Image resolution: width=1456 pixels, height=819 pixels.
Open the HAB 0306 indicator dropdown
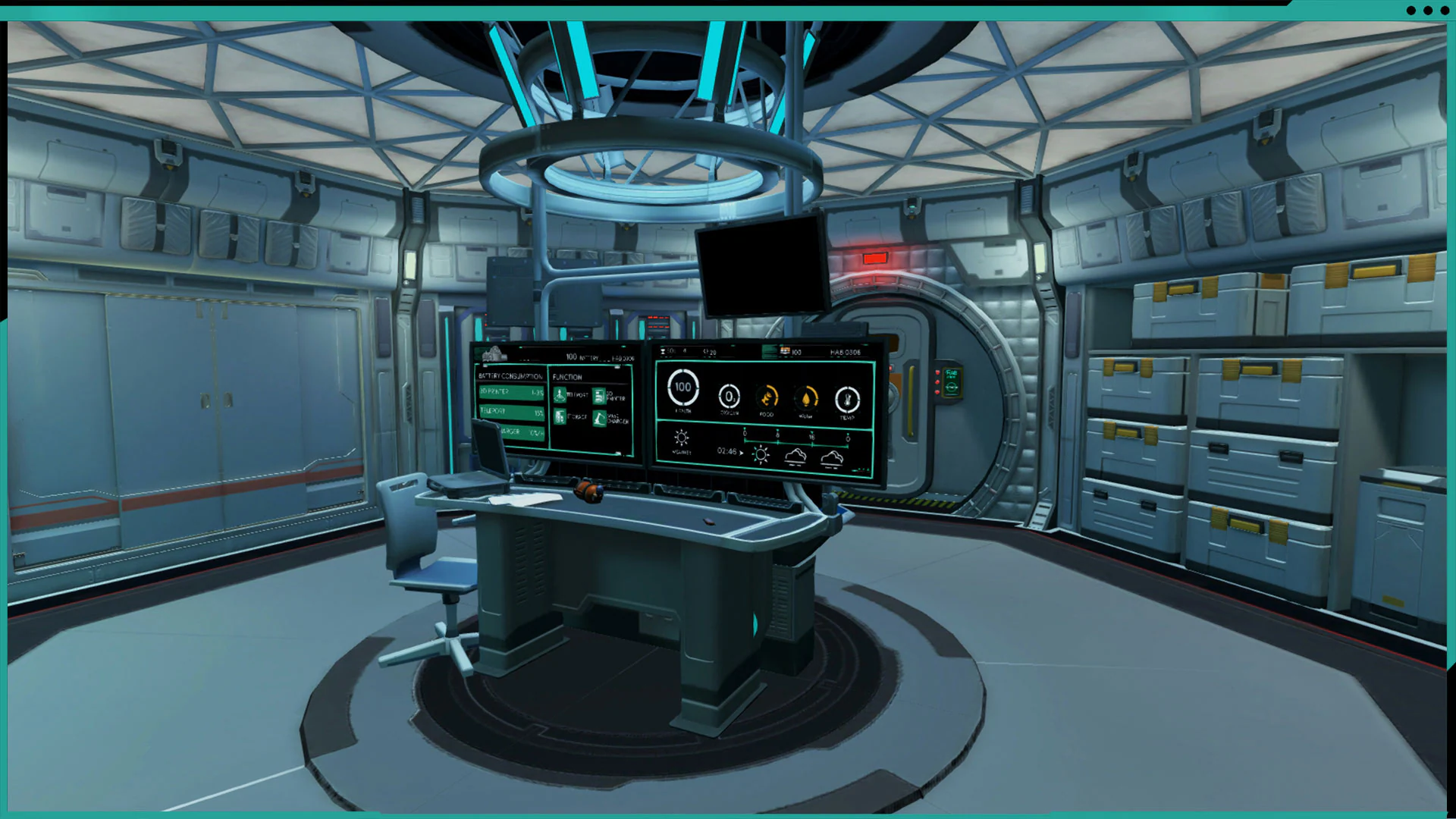click(846, 353)
